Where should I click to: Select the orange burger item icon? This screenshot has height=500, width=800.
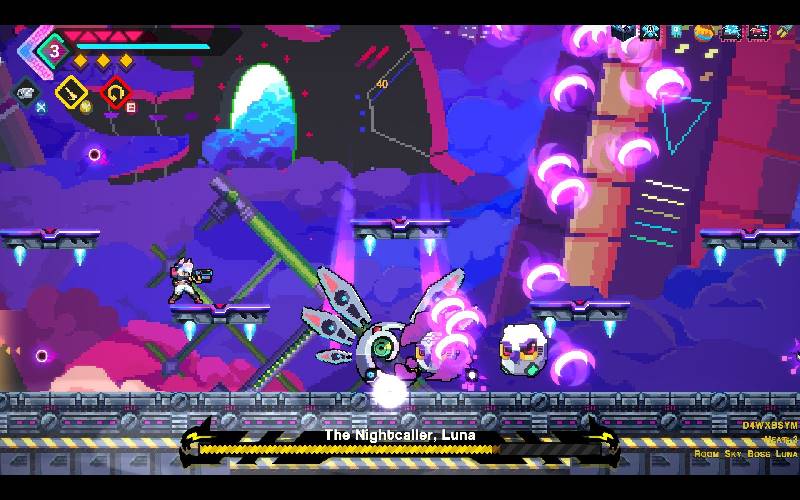[x=704, y=32]
